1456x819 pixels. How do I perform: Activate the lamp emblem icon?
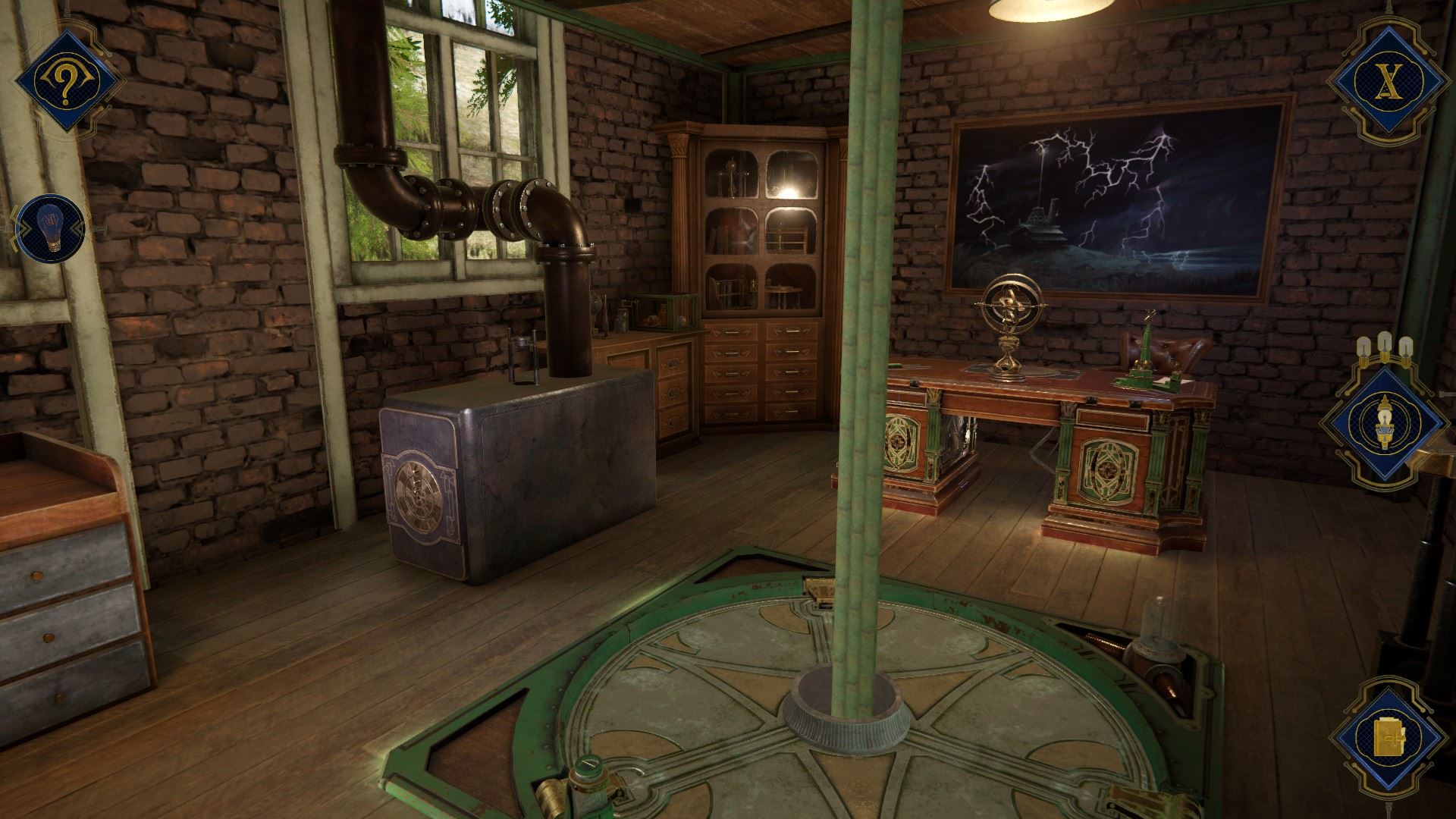coord(1385,425)
